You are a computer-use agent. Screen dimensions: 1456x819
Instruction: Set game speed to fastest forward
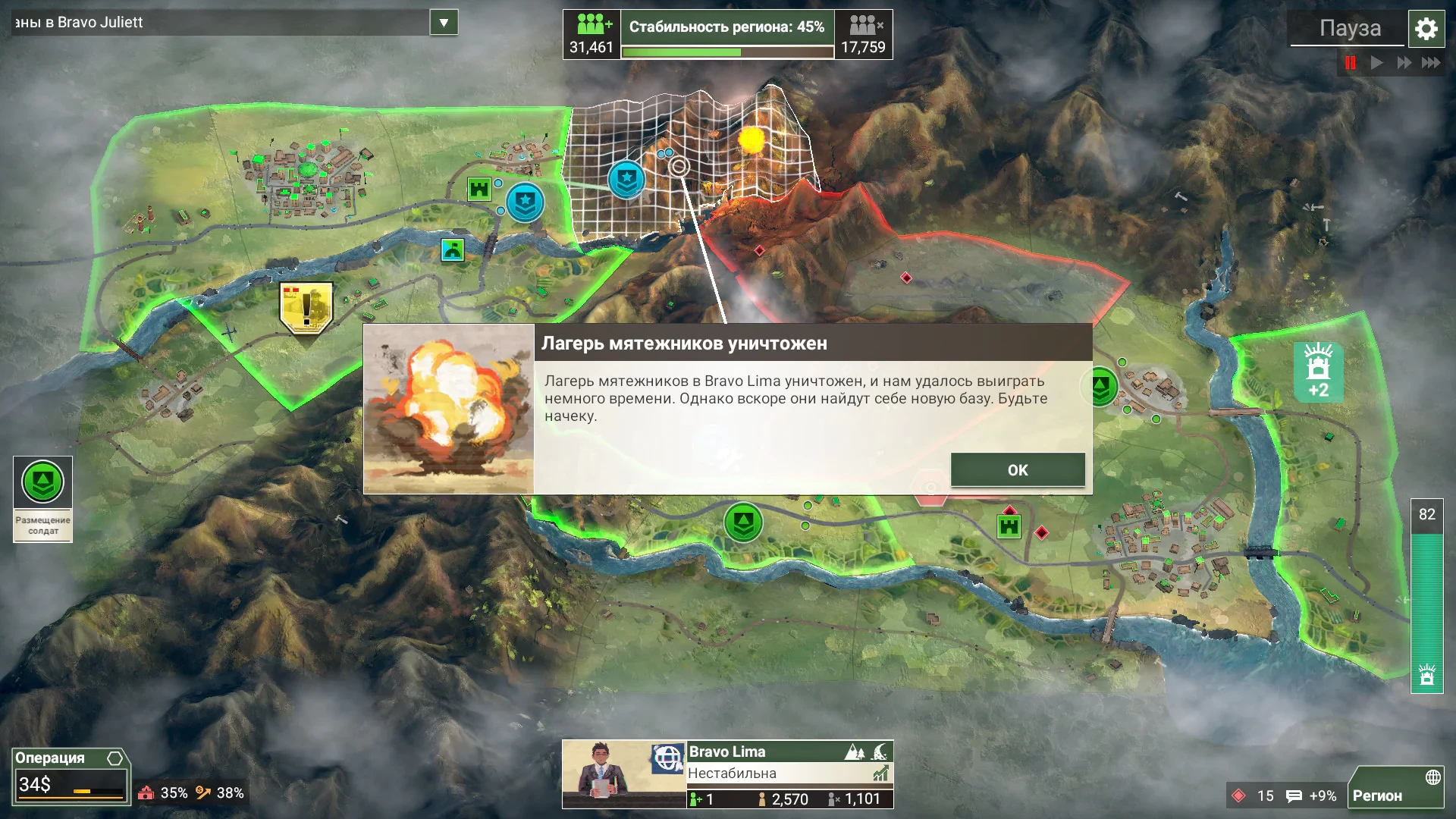(x=1431, y=63)
